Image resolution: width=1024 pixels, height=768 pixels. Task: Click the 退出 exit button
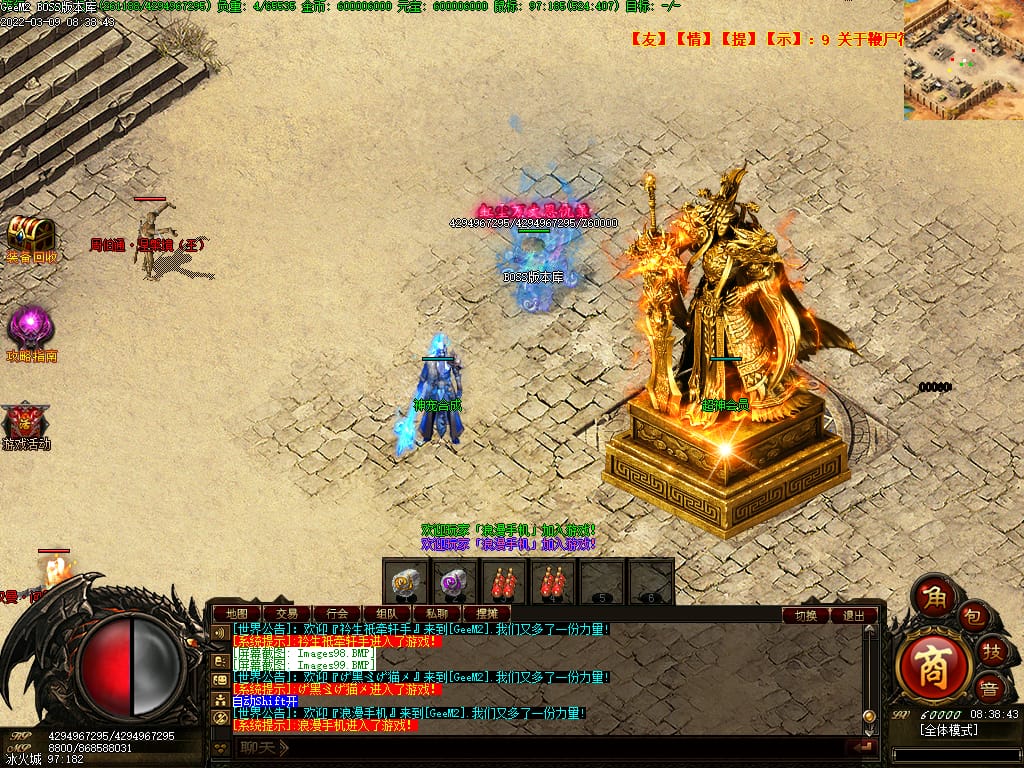[x=854, y=615]
